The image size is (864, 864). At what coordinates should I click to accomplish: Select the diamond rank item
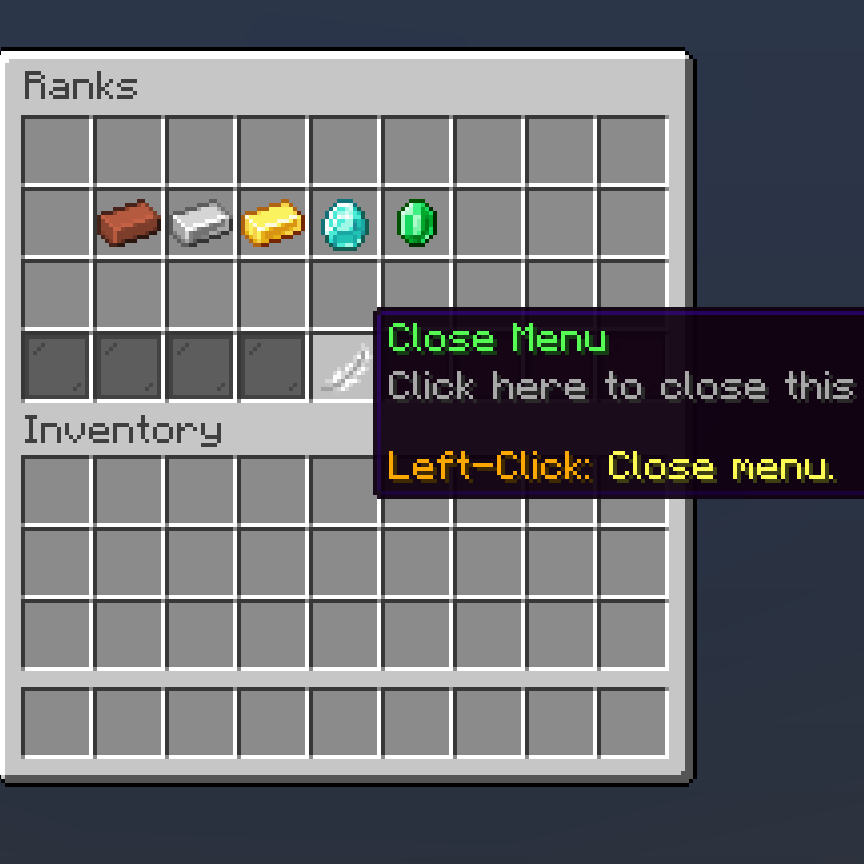[344, 222]
